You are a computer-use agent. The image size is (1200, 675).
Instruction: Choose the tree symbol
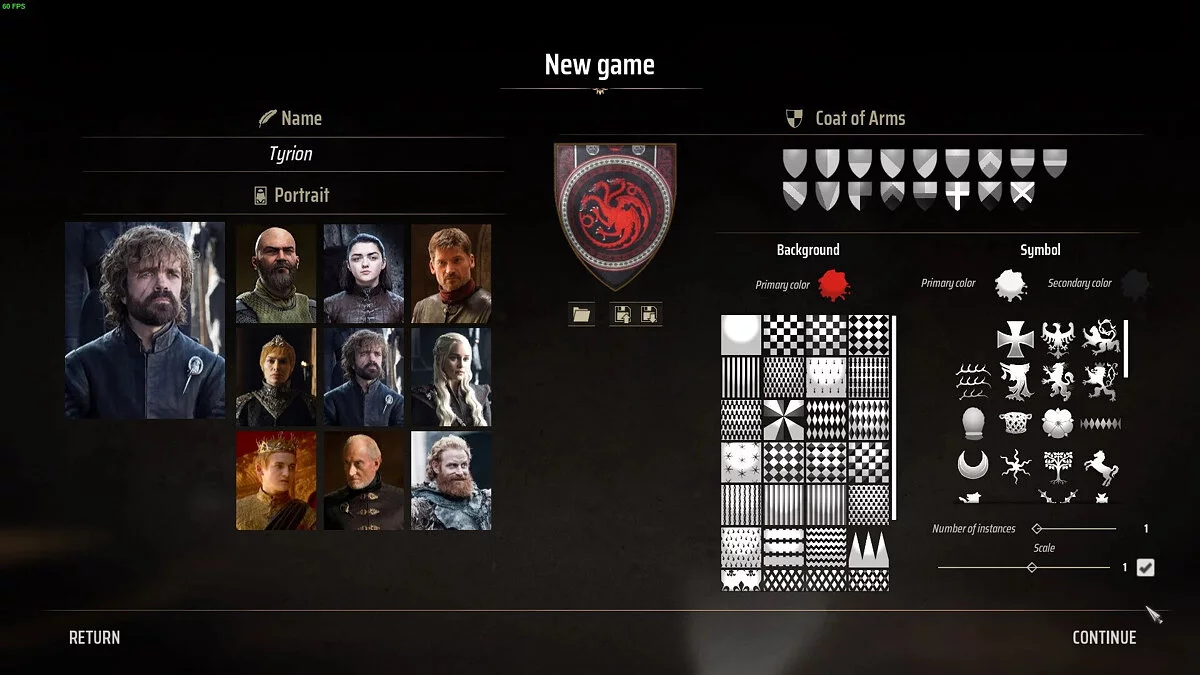coord(1057,466)
